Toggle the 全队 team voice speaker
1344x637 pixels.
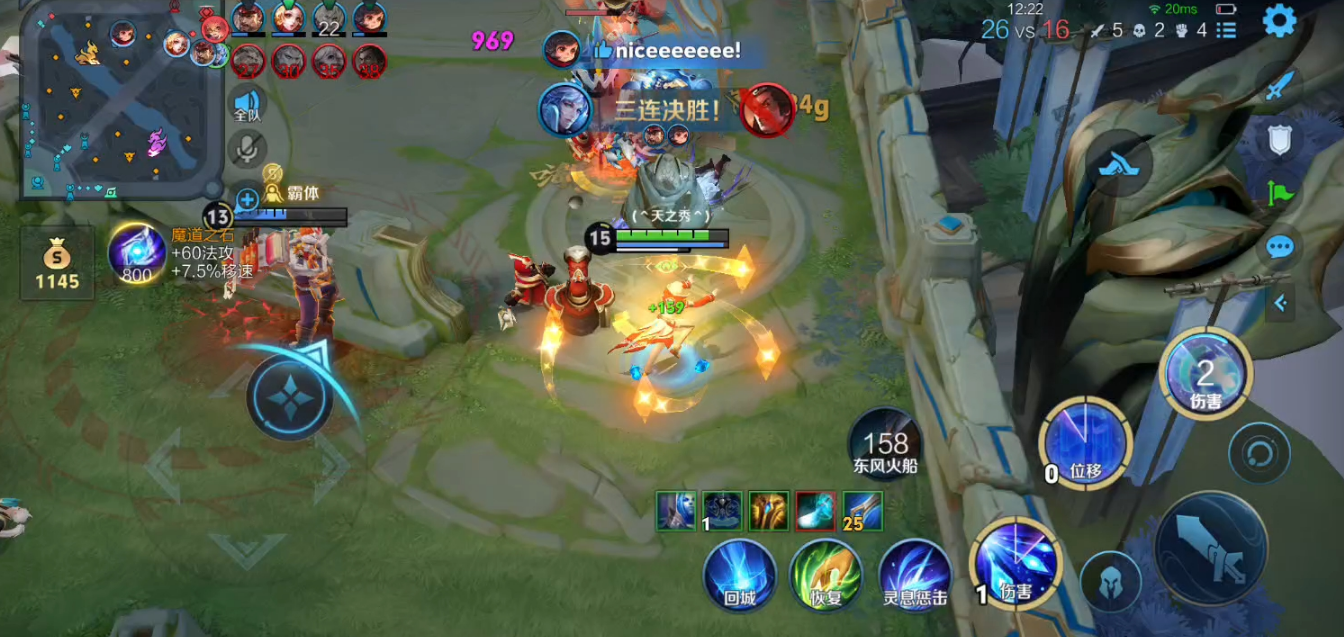pyautogui.click(x=247, y=104)
